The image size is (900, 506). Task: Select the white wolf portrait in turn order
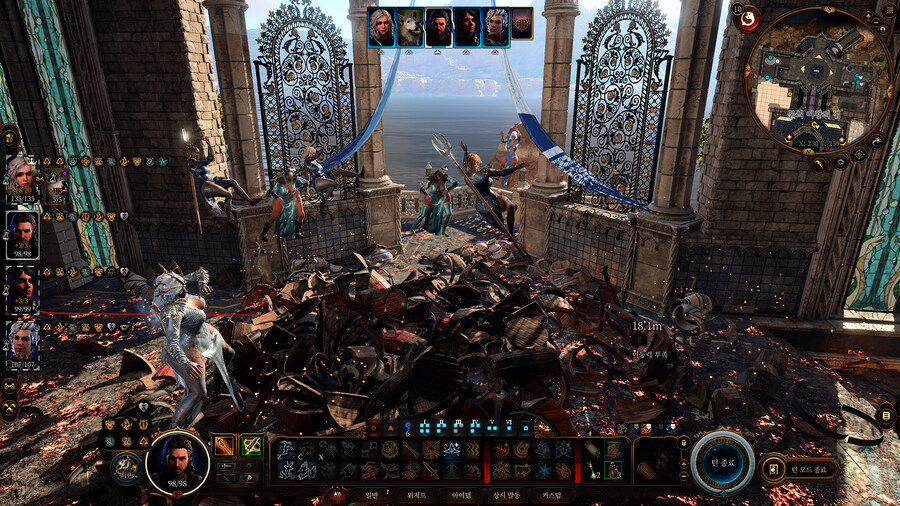[409, 28]
